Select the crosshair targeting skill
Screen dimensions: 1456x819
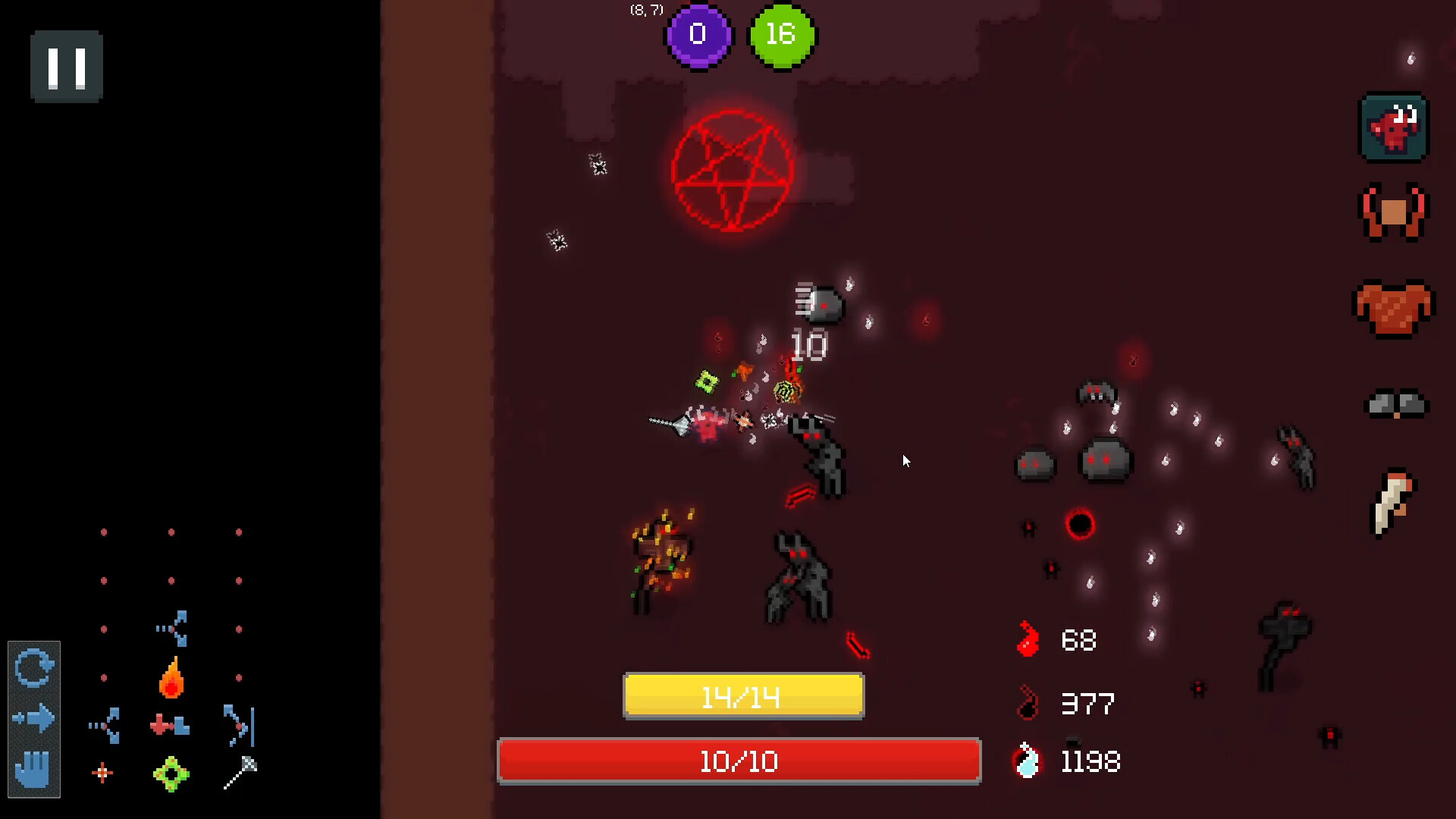click(x=104, y=773)
